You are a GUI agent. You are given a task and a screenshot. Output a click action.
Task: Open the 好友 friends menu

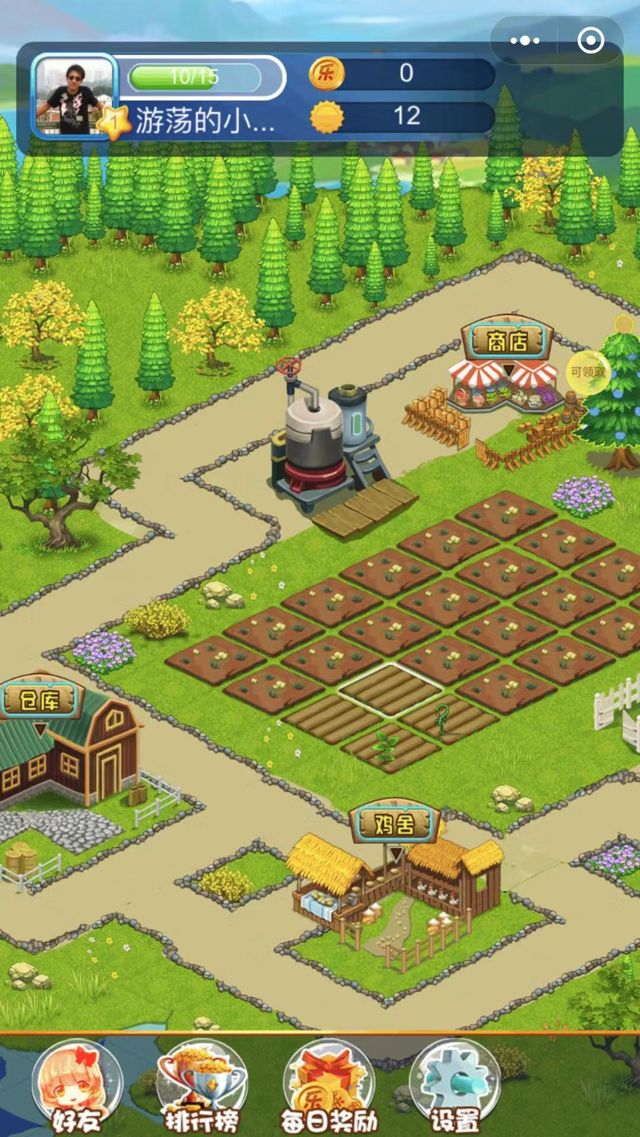(x=76, y=1087)
